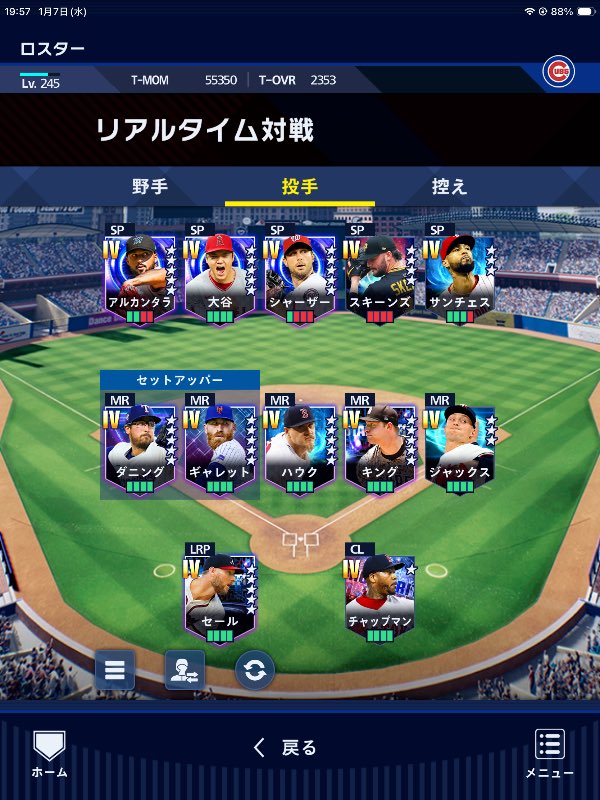
Task: Select the サンチェス starting pitcher card
Action: point(459,277)
